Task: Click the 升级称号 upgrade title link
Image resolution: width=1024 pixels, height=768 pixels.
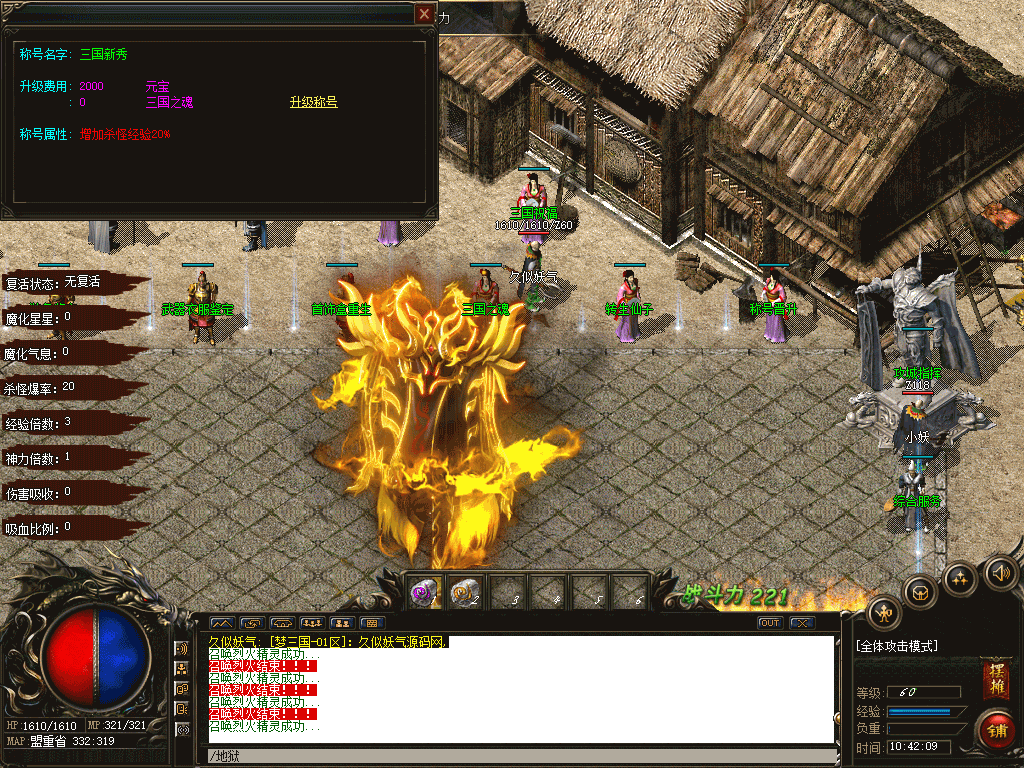Action: (x=313, y=102)
